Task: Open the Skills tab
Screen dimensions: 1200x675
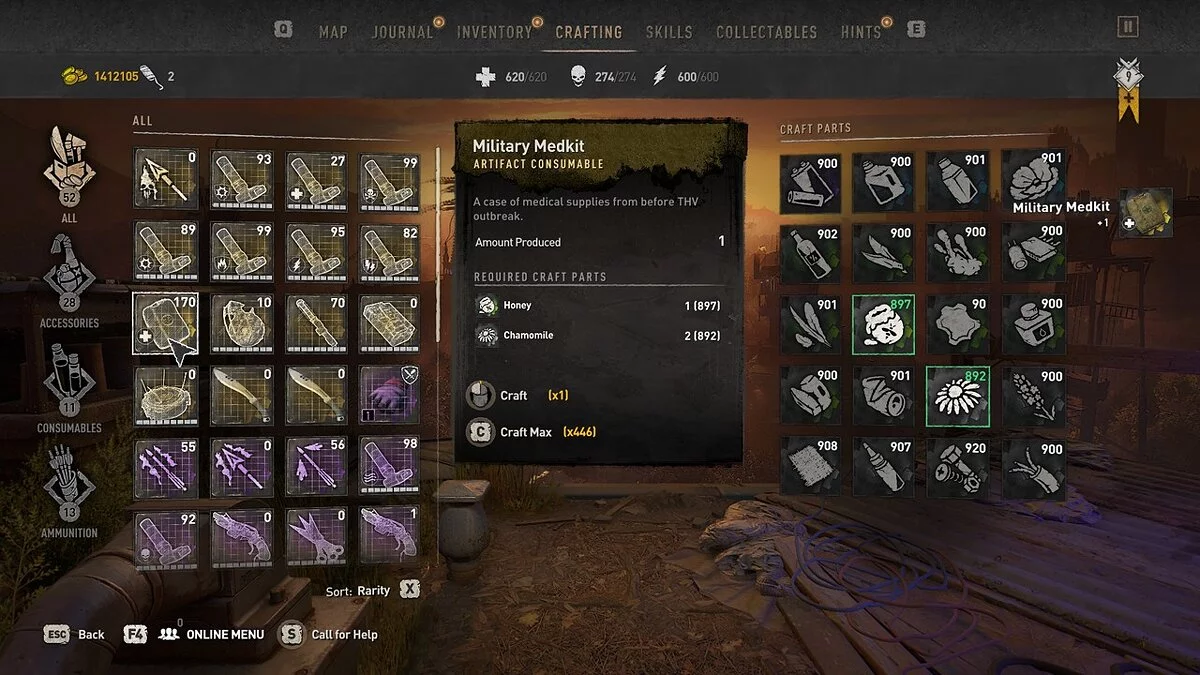Action: 669,32
